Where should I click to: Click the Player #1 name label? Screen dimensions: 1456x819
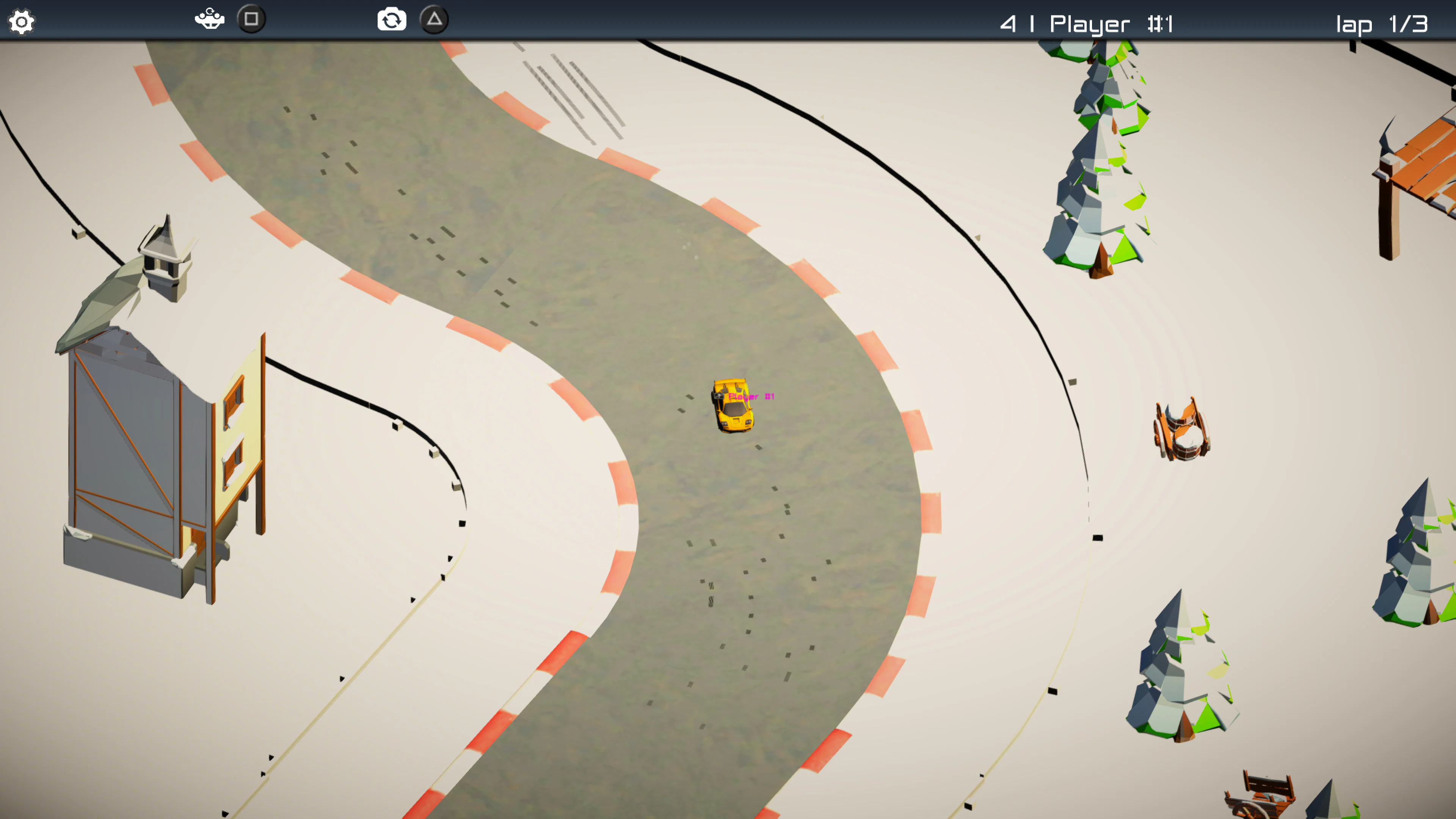(x=752, y=397)
